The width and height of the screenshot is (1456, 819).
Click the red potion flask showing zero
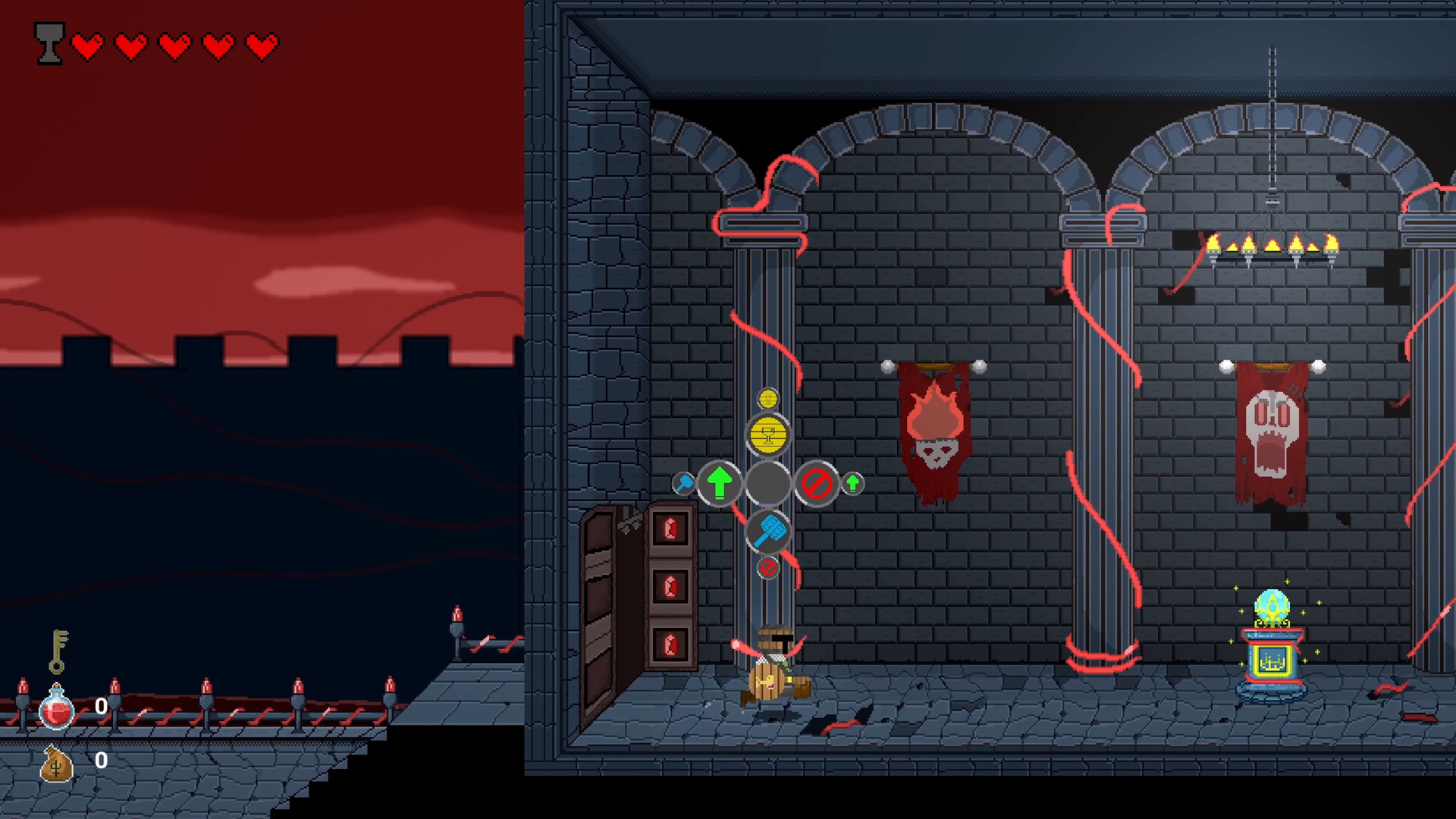point(55,709)
